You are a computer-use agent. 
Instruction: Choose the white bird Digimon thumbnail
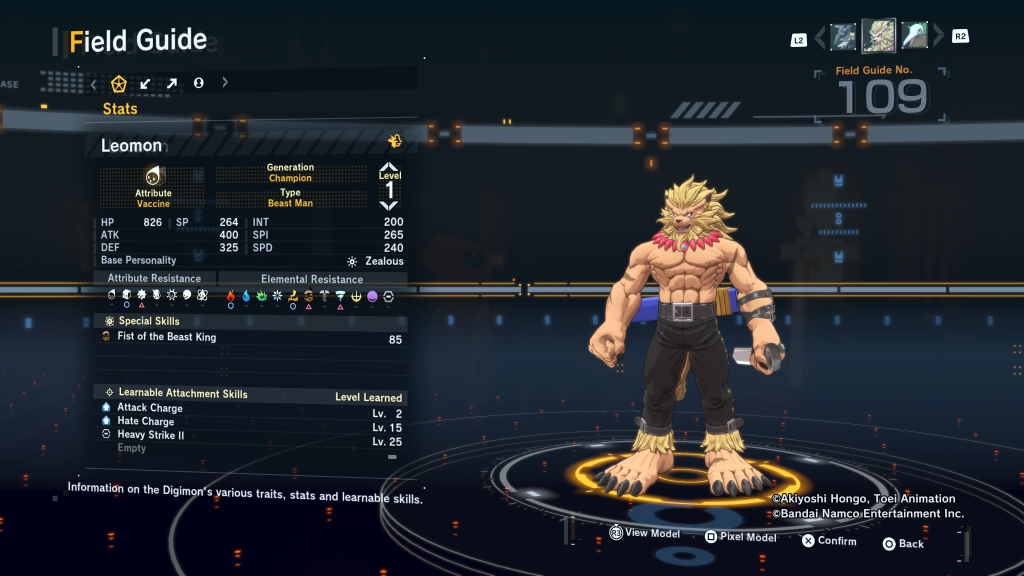pos(914,37)
